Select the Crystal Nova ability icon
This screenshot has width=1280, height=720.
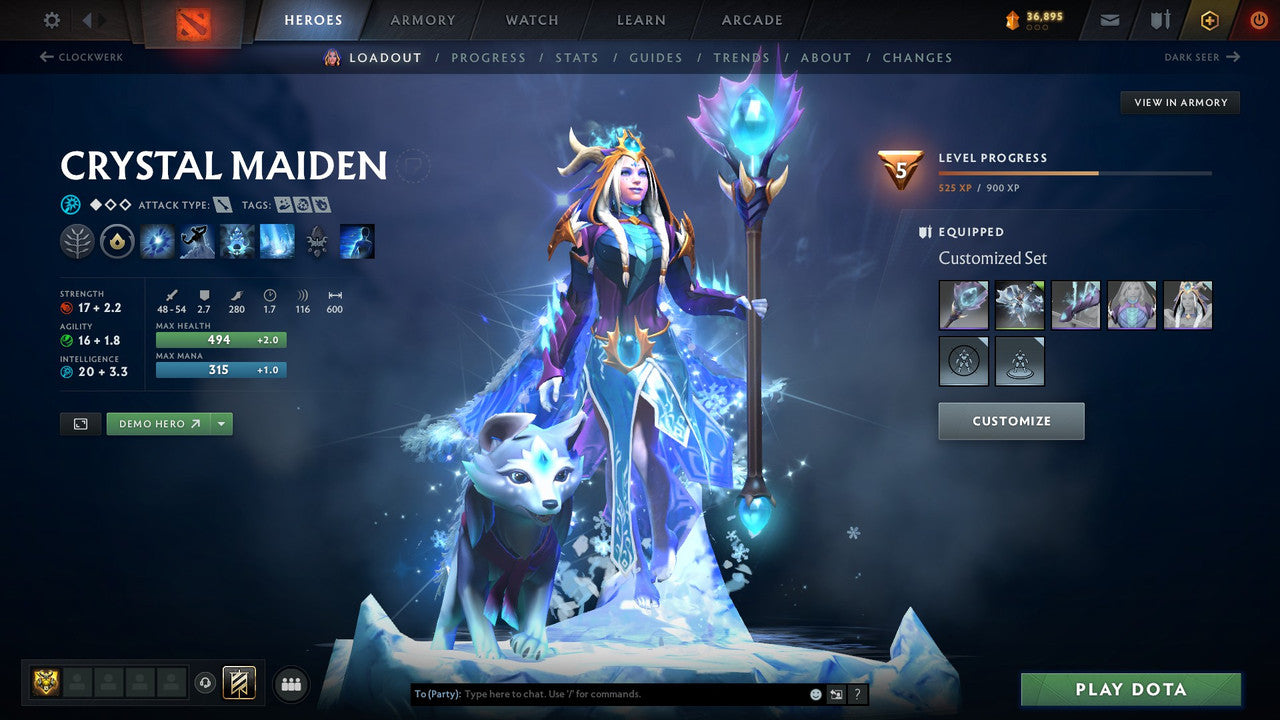point(157,241)
